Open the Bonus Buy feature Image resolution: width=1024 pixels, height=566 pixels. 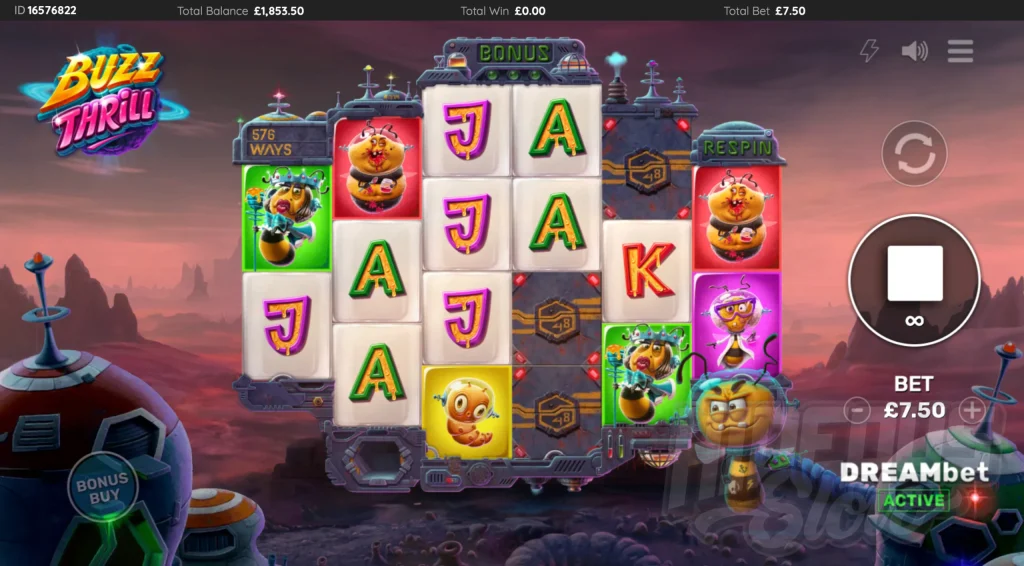tap(103, 487)
